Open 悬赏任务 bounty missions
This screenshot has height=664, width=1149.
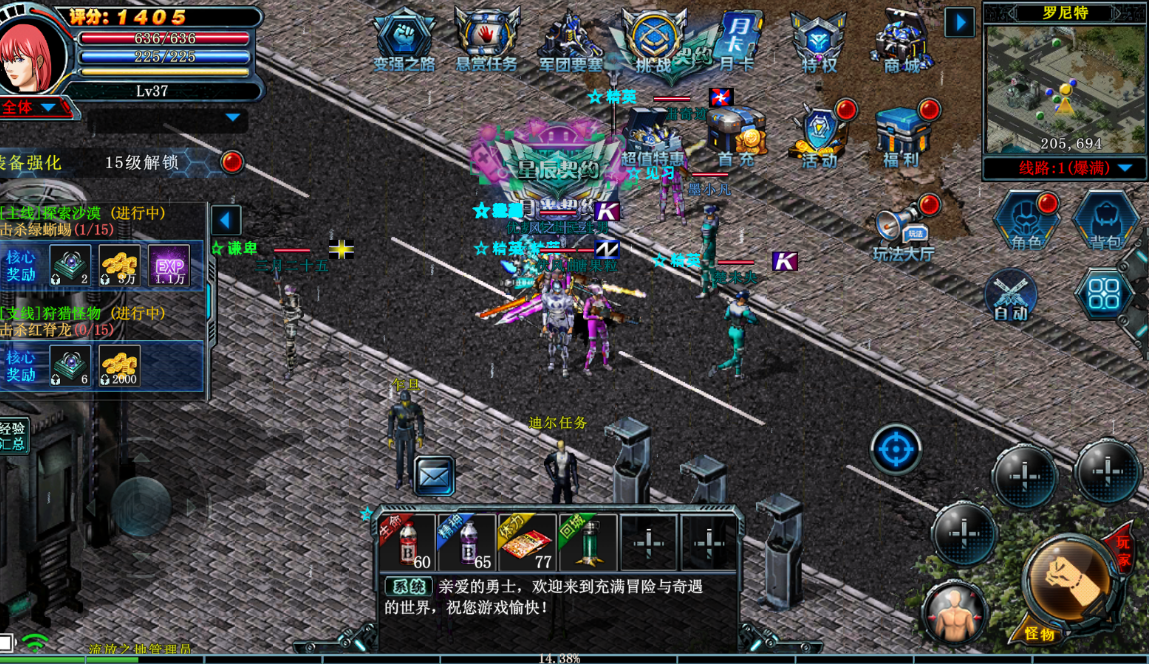(487, 40)
